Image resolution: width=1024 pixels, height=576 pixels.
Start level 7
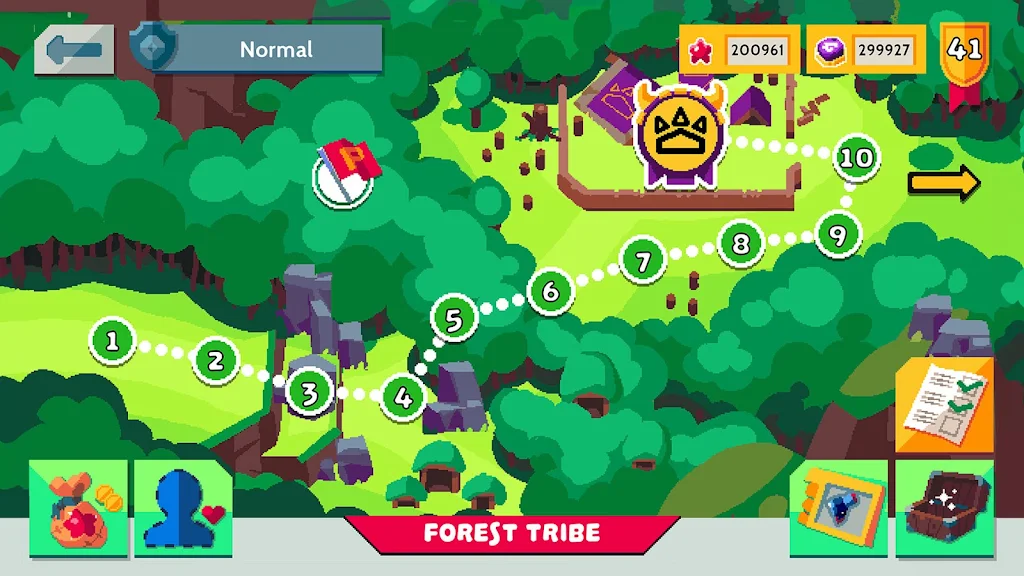643,262
